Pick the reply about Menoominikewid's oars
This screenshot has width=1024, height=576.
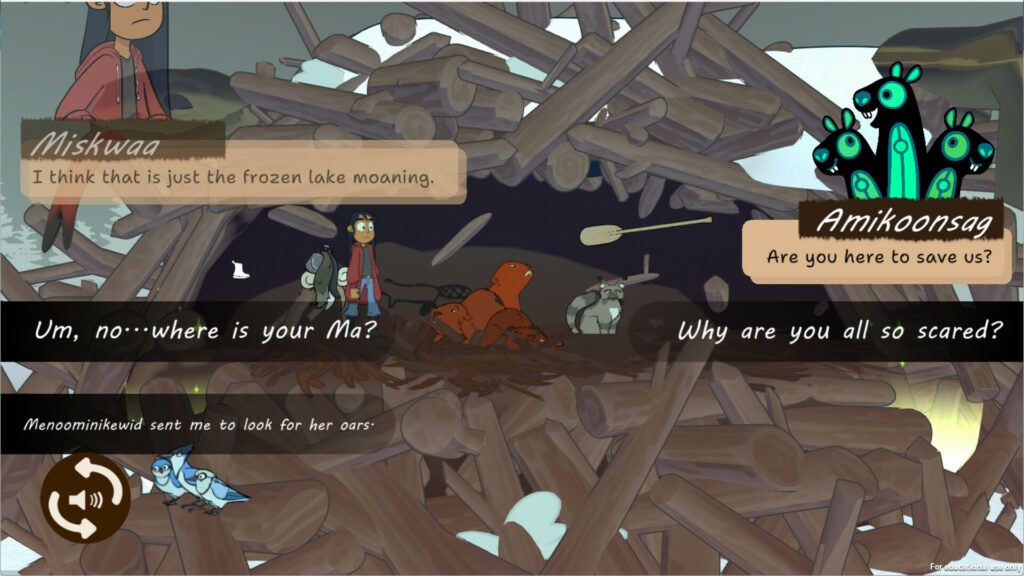(x=198, y=424)
